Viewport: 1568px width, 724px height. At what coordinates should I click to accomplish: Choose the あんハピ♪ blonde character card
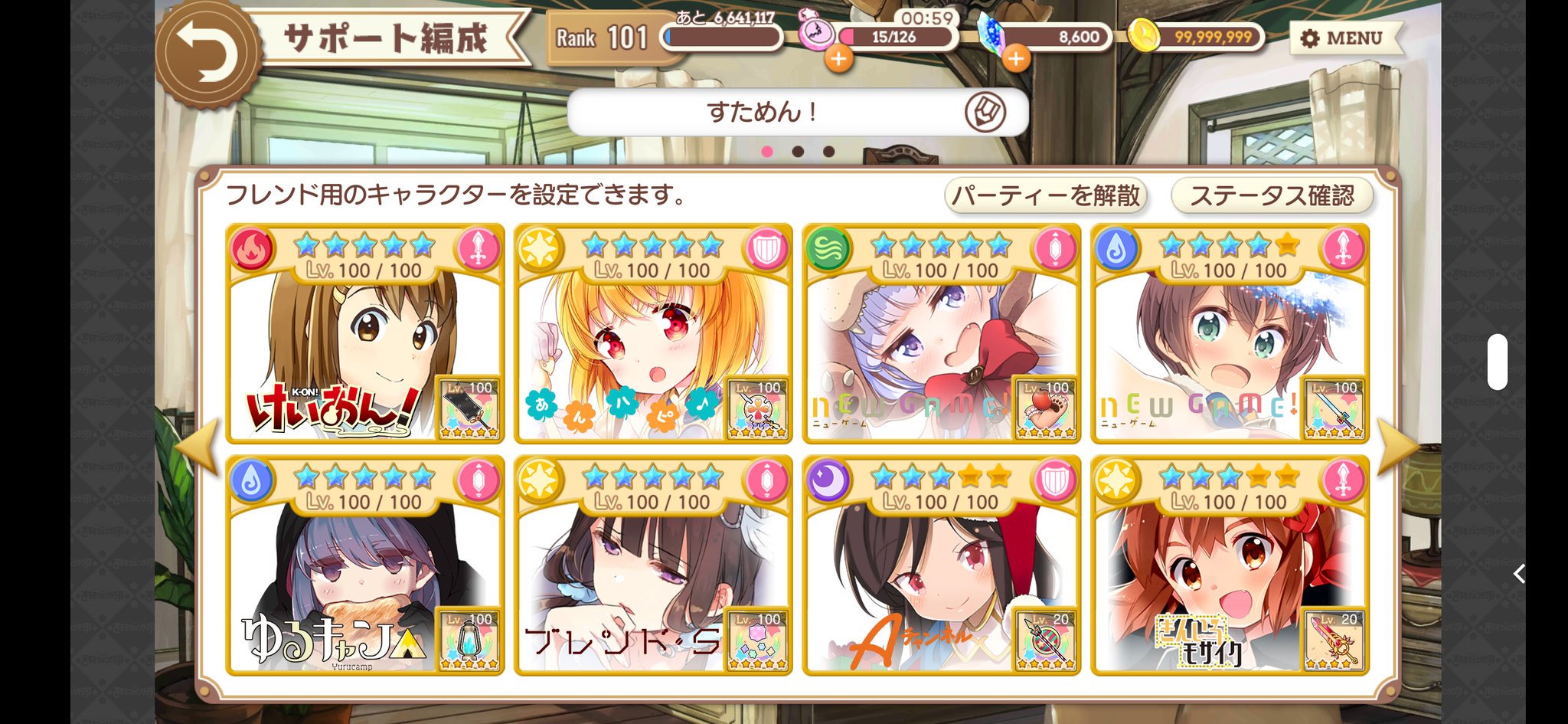tap(653, 334)
